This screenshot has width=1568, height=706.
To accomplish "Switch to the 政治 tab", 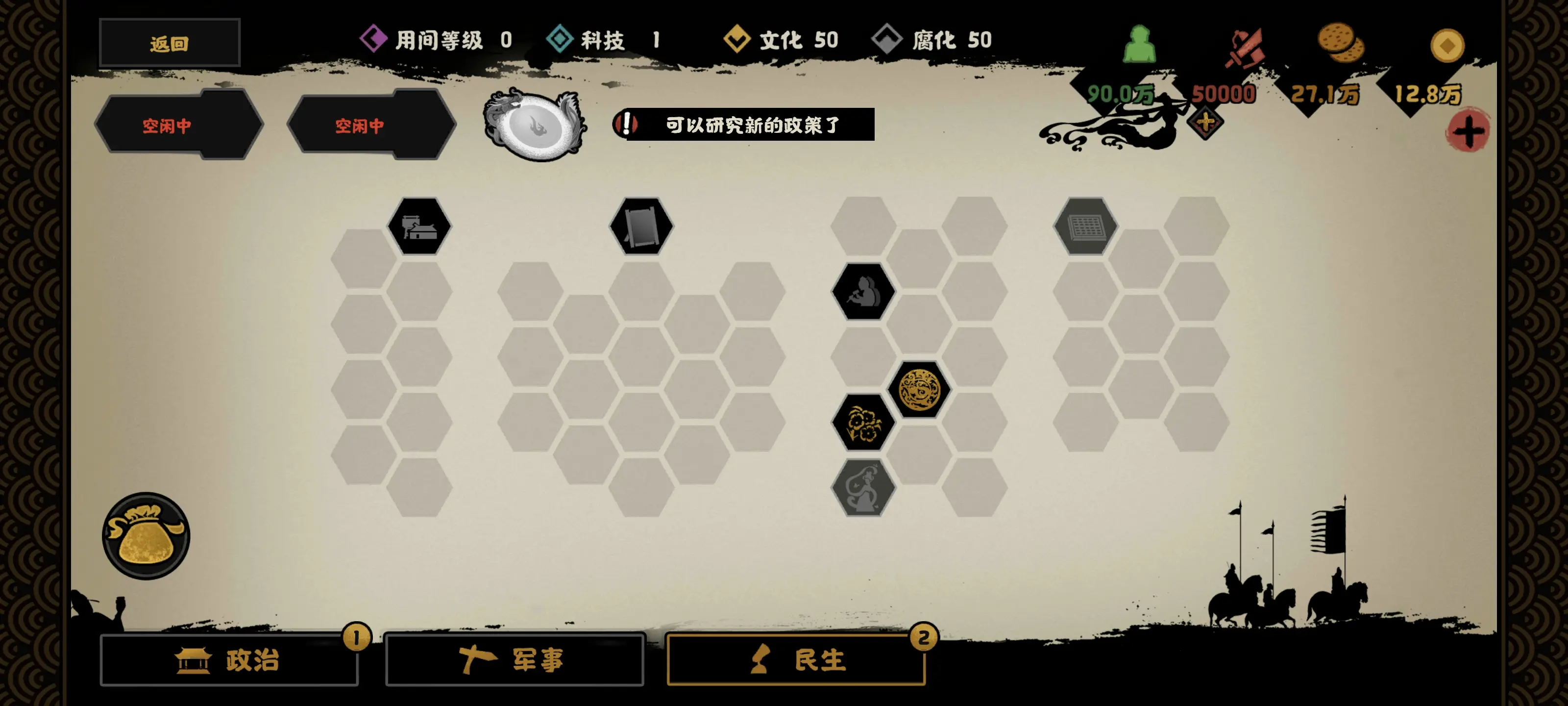I will point(229,661).
